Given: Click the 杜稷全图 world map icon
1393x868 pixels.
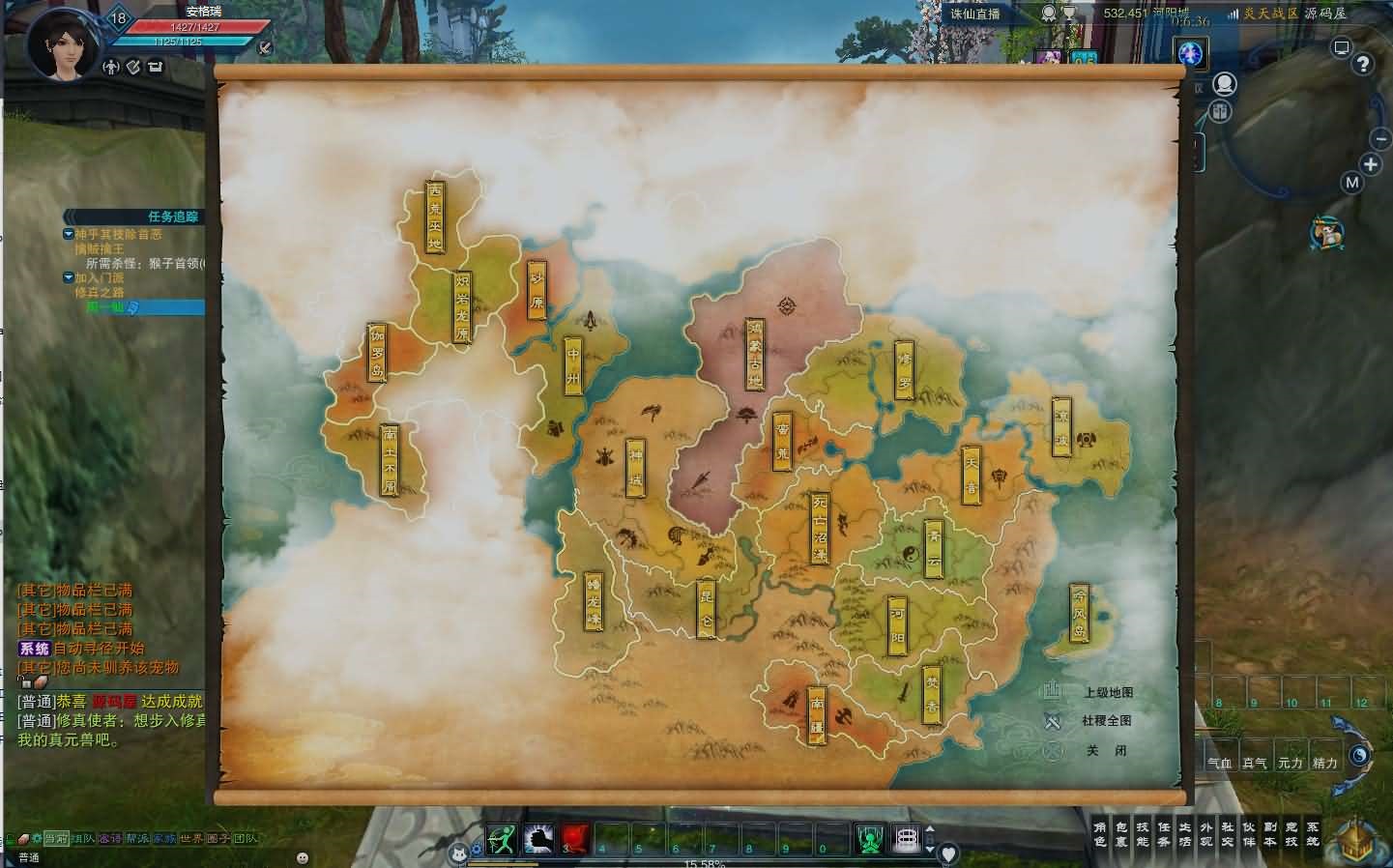Looking at the screenshot, I should (x=1050, y=719).
